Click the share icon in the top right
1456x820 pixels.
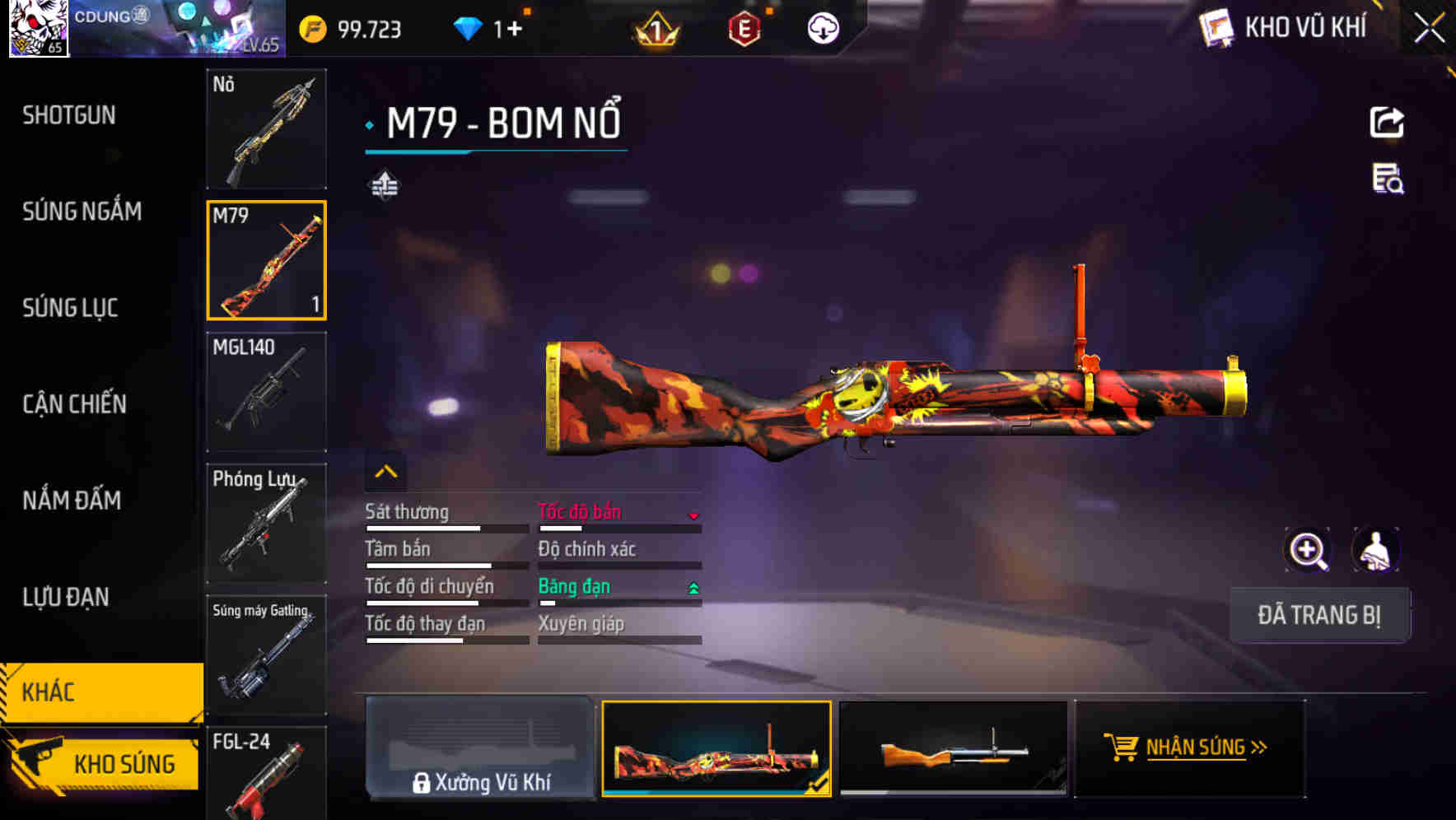pos(1388,122)
